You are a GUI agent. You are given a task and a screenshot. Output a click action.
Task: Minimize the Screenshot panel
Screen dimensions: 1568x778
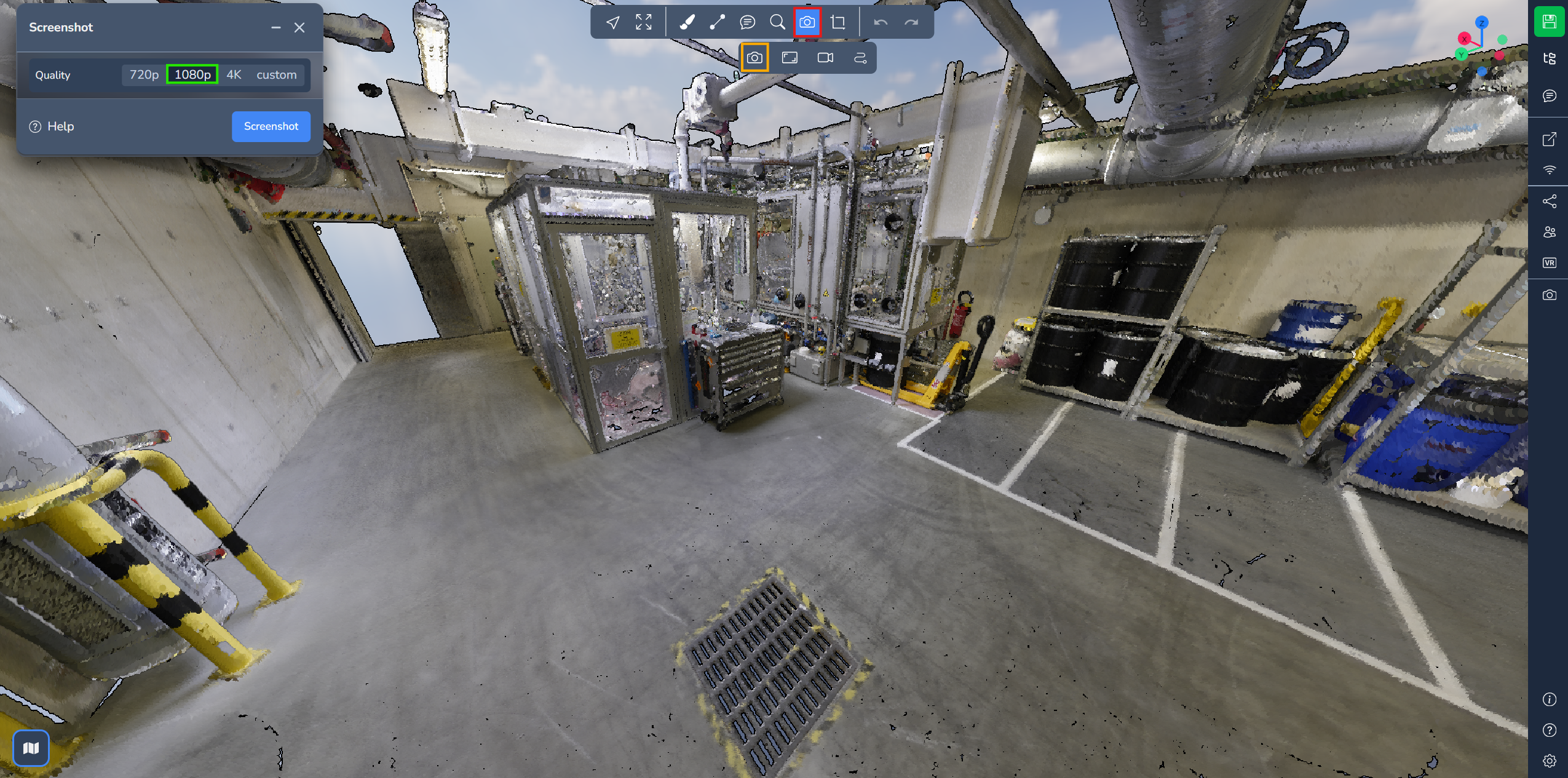276,28
